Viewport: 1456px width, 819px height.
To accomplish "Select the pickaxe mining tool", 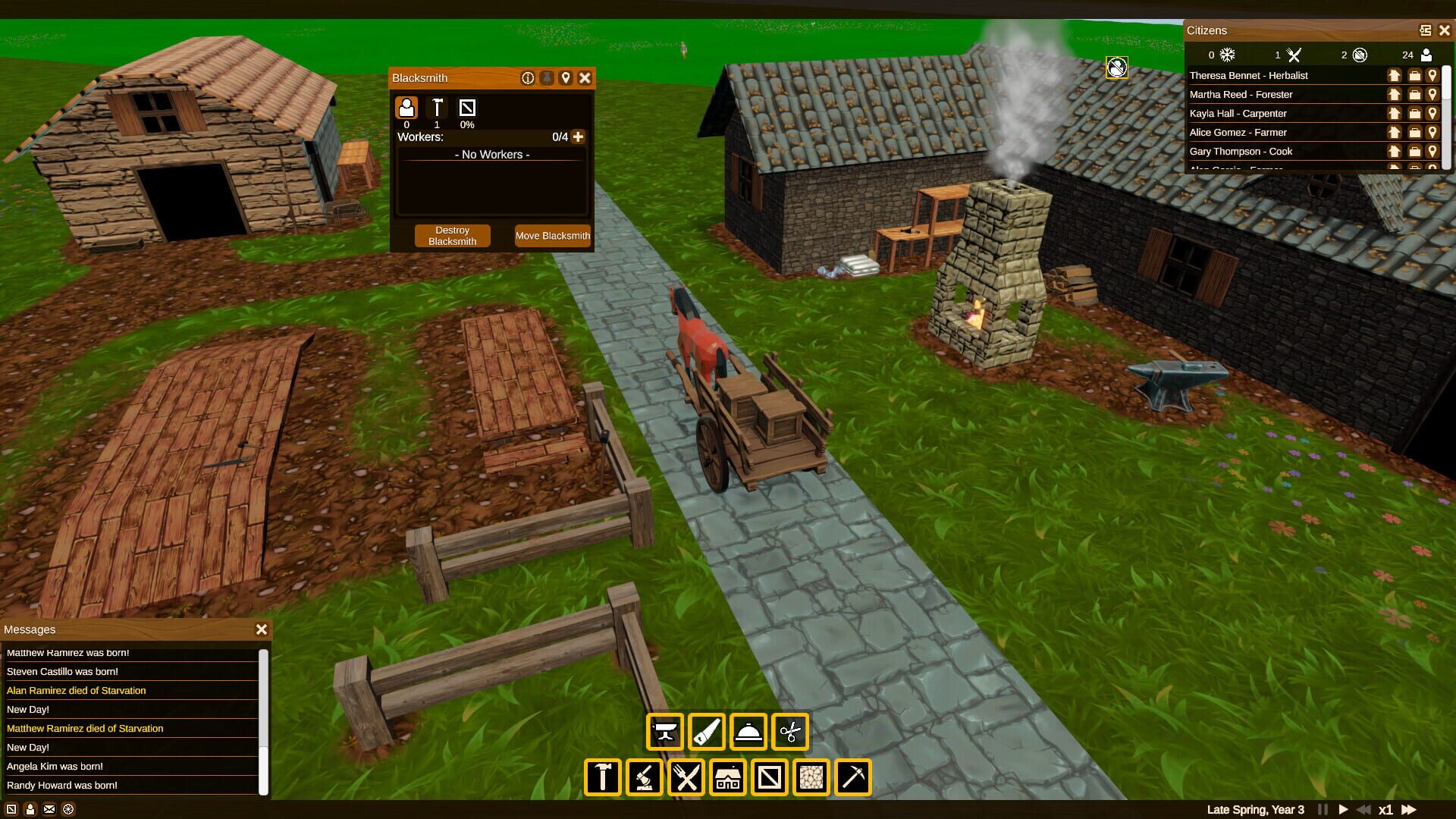I will click(852, 777).
